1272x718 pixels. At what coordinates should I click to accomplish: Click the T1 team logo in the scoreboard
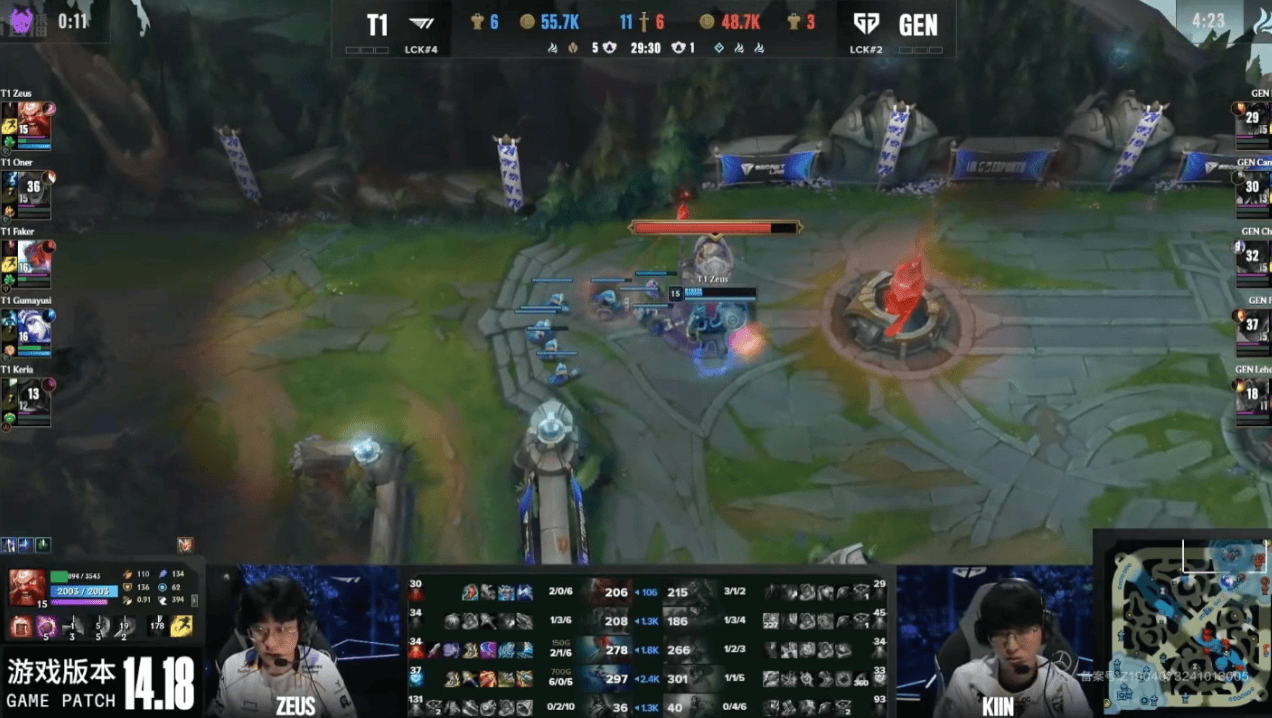click(423, 25)
